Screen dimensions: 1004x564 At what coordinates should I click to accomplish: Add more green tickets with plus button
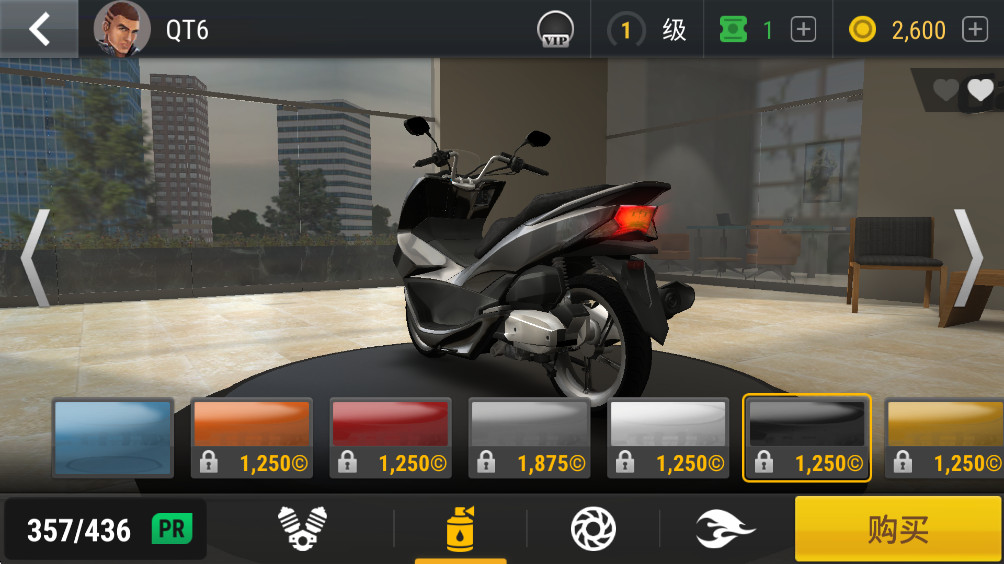pyautogui.click(x=803, y=30)
